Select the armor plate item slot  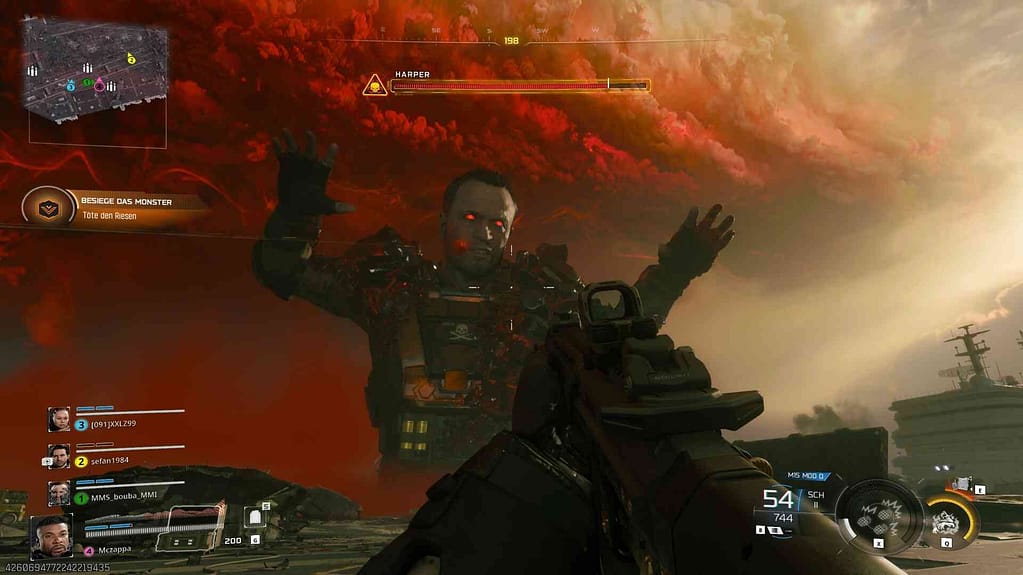click(256, 517)
